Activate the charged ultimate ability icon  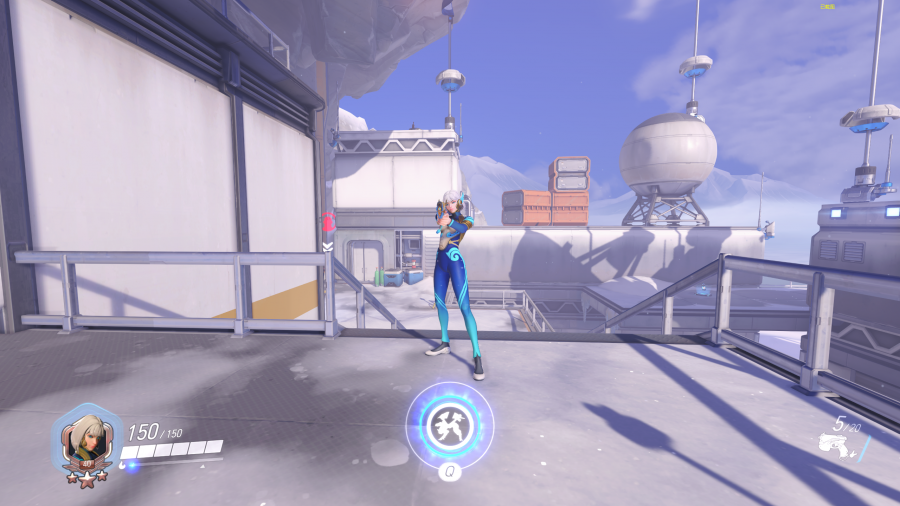pos(449,424)
